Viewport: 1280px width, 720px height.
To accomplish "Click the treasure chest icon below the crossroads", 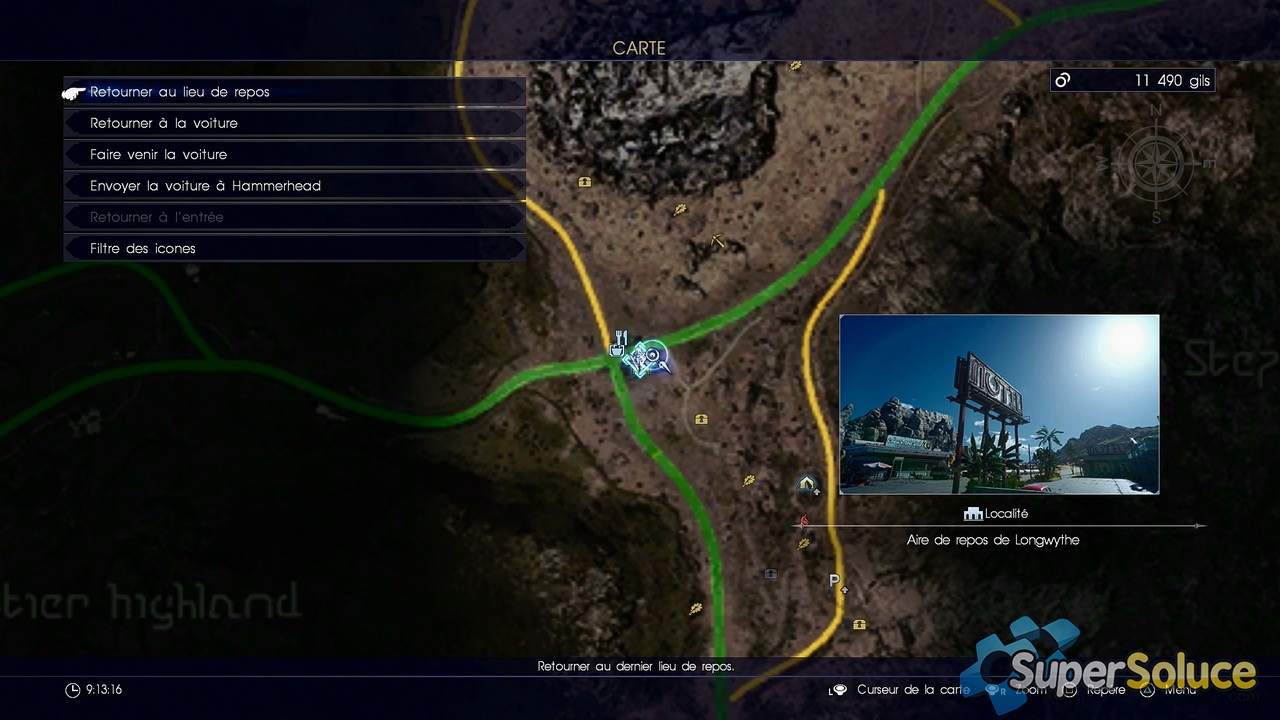I will click(700, 418).
